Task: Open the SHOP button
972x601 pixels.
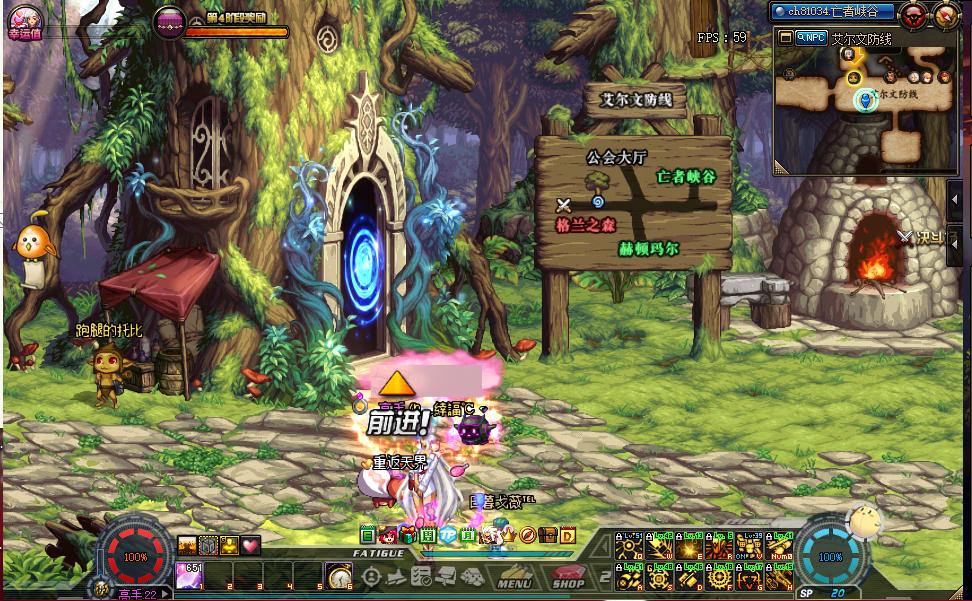Action: (x=568, y=579)
